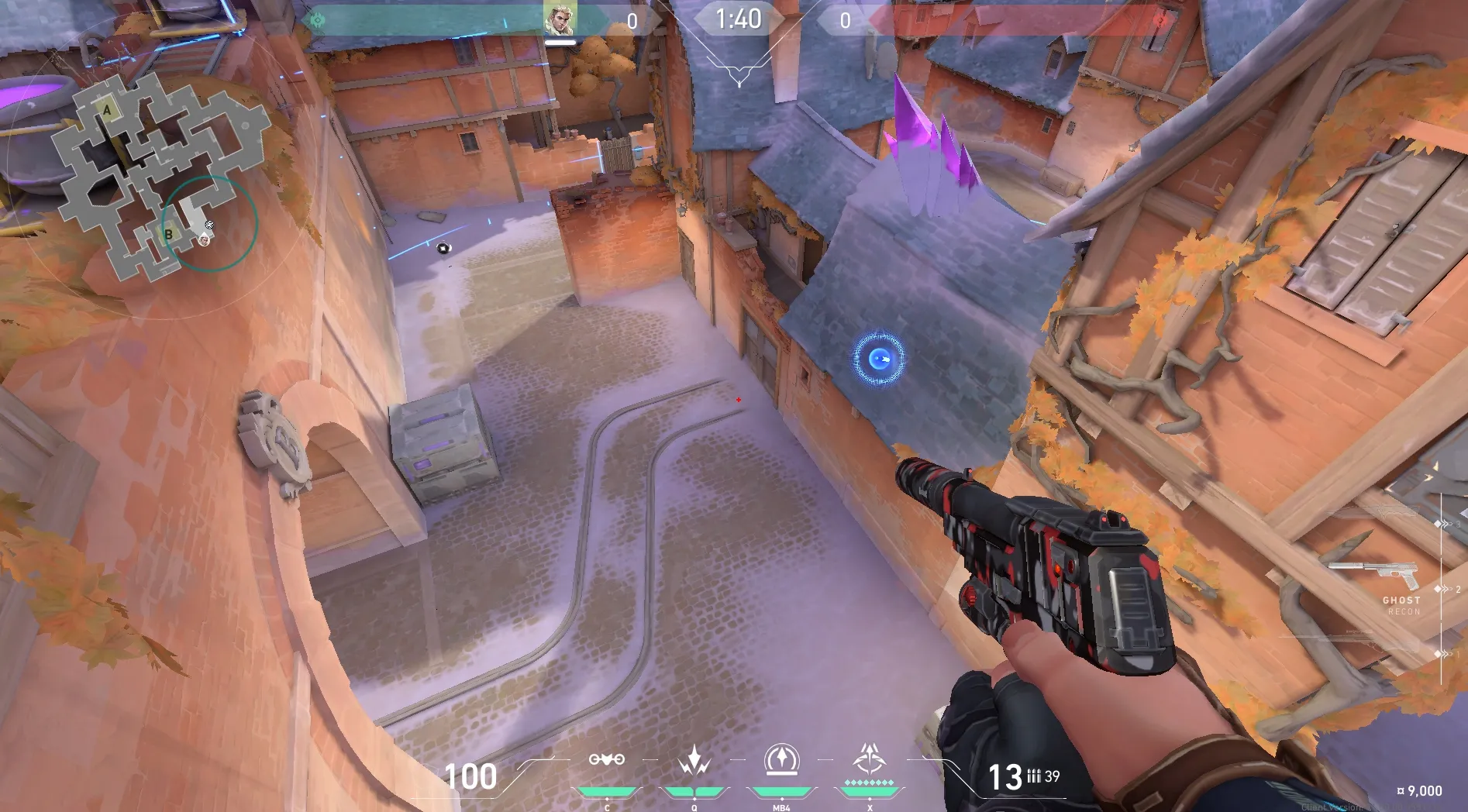Click the B site marker on minimap

coord(168,234)
